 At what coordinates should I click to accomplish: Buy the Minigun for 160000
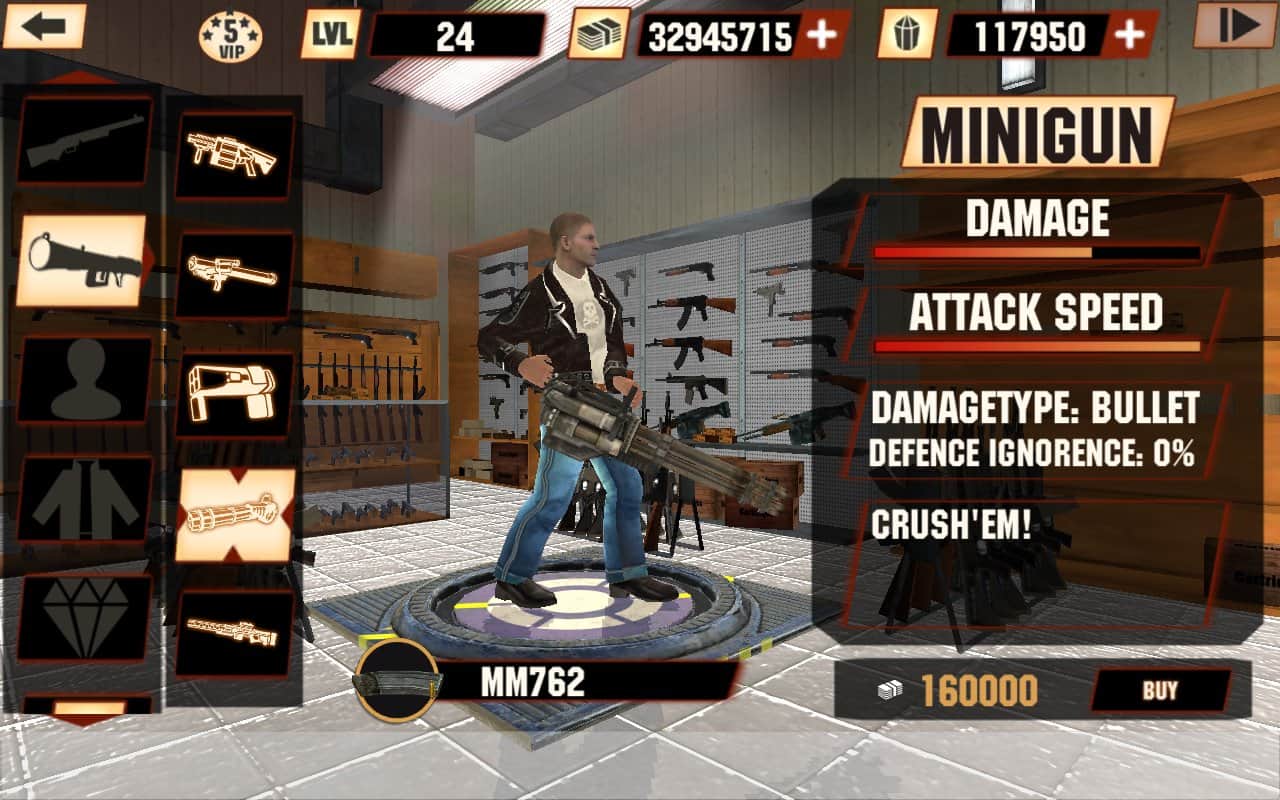point(1159,690)
